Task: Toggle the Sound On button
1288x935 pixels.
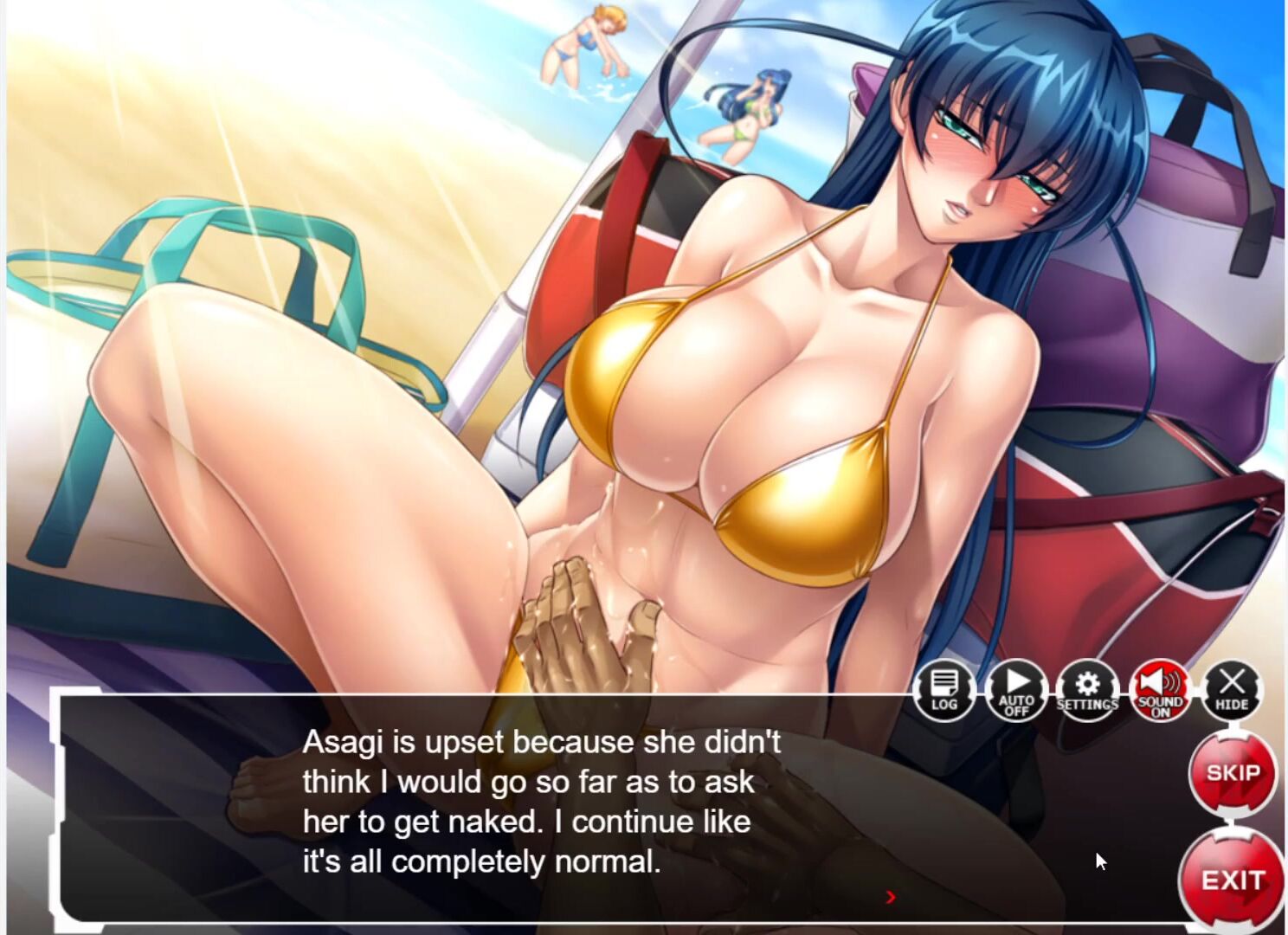Action: pyautogui.click(x=1160, y=691)
